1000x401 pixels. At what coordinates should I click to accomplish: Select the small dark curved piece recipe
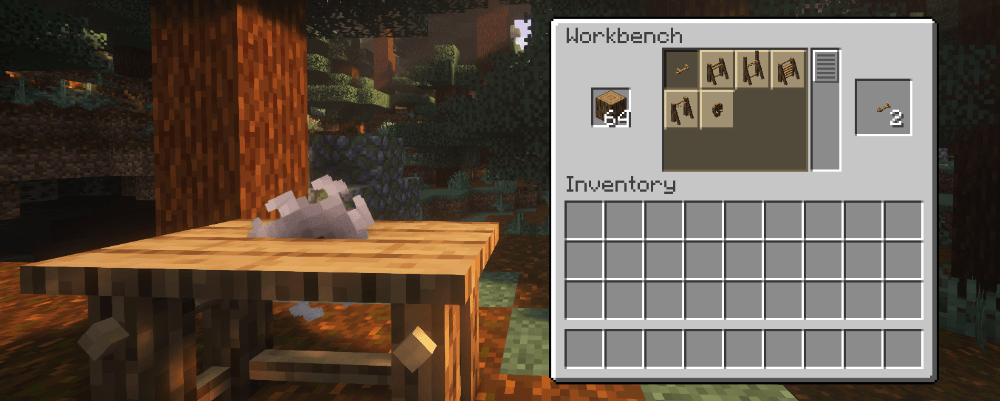tap(717, 108)
